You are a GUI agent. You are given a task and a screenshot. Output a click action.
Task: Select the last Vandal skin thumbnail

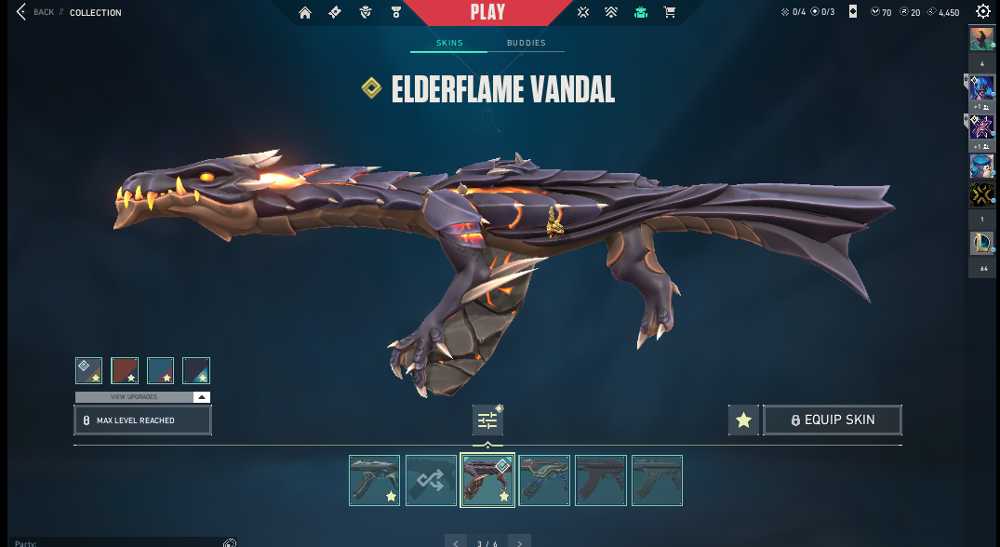tap(657, 481)
